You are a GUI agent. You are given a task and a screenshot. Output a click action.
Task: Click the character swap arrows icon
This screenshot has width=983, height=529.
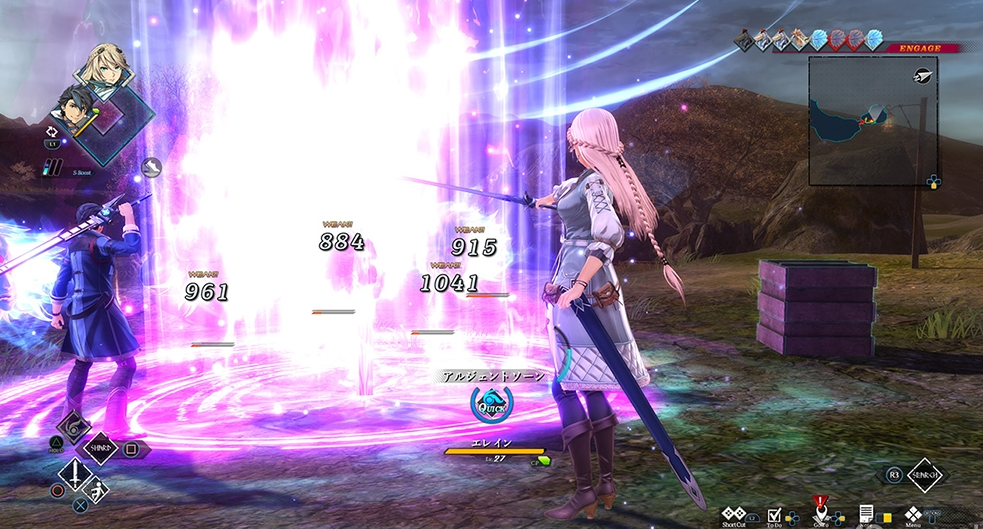tap(51, 130)
